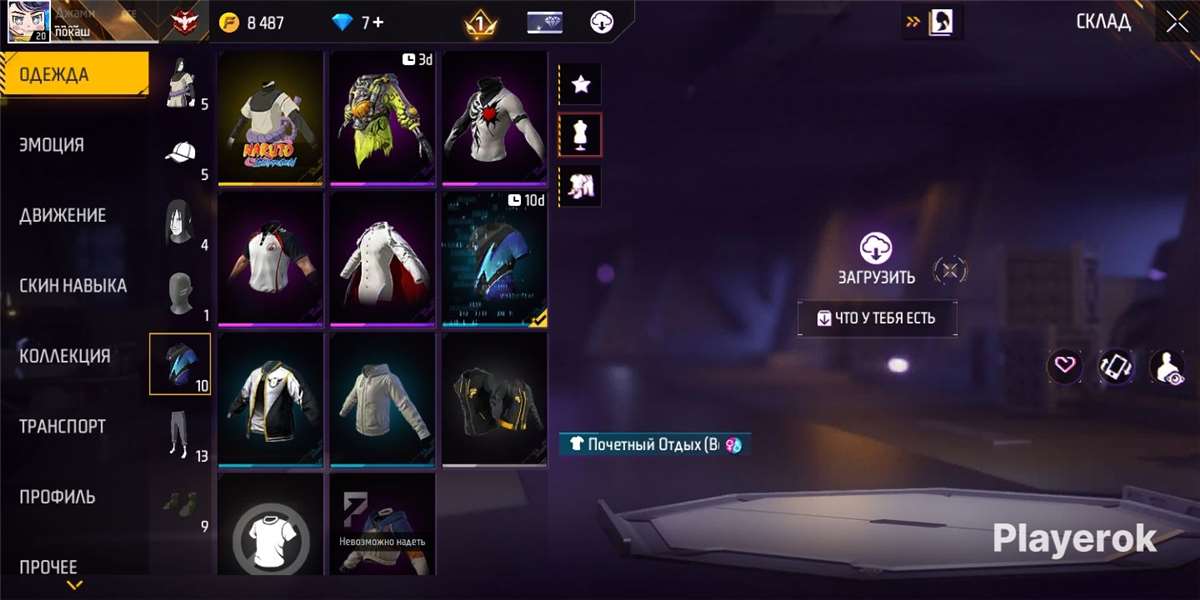This screenshot has height=600, width=1200.
Task: Select the black and yellow jacket
Action: [x=494, y=399]
